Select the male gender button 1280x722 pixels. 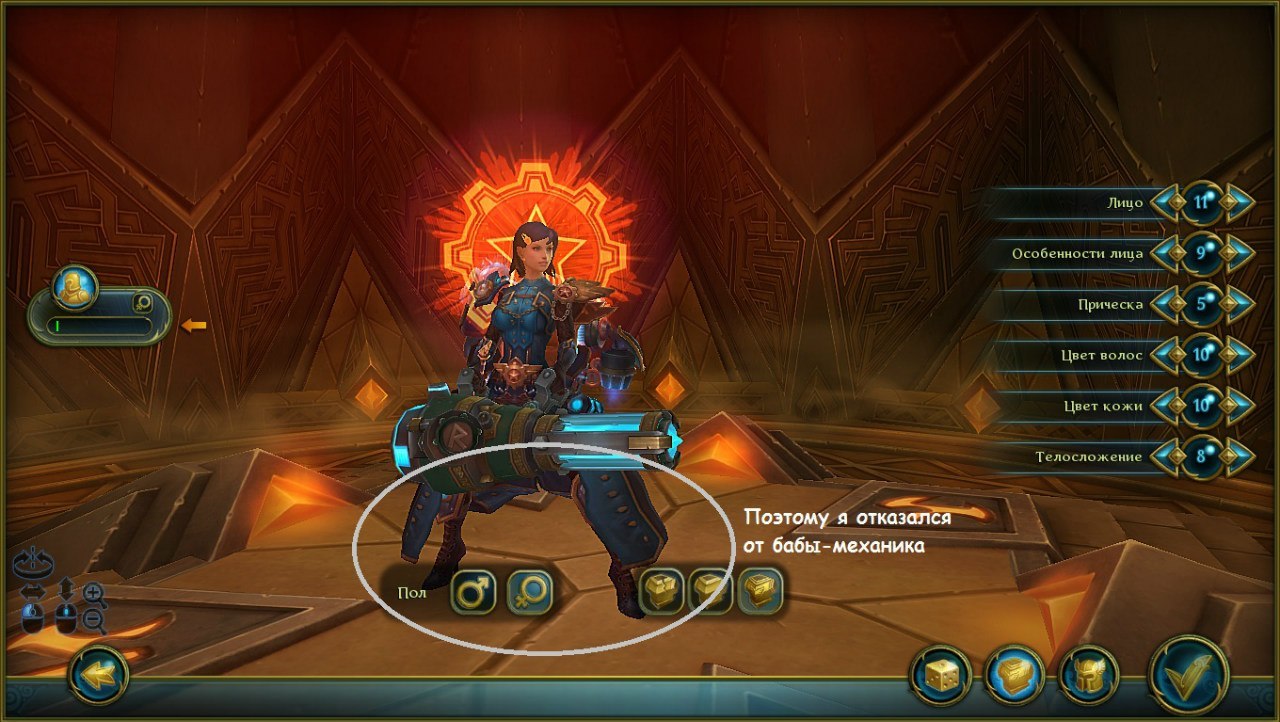(473, 591)
